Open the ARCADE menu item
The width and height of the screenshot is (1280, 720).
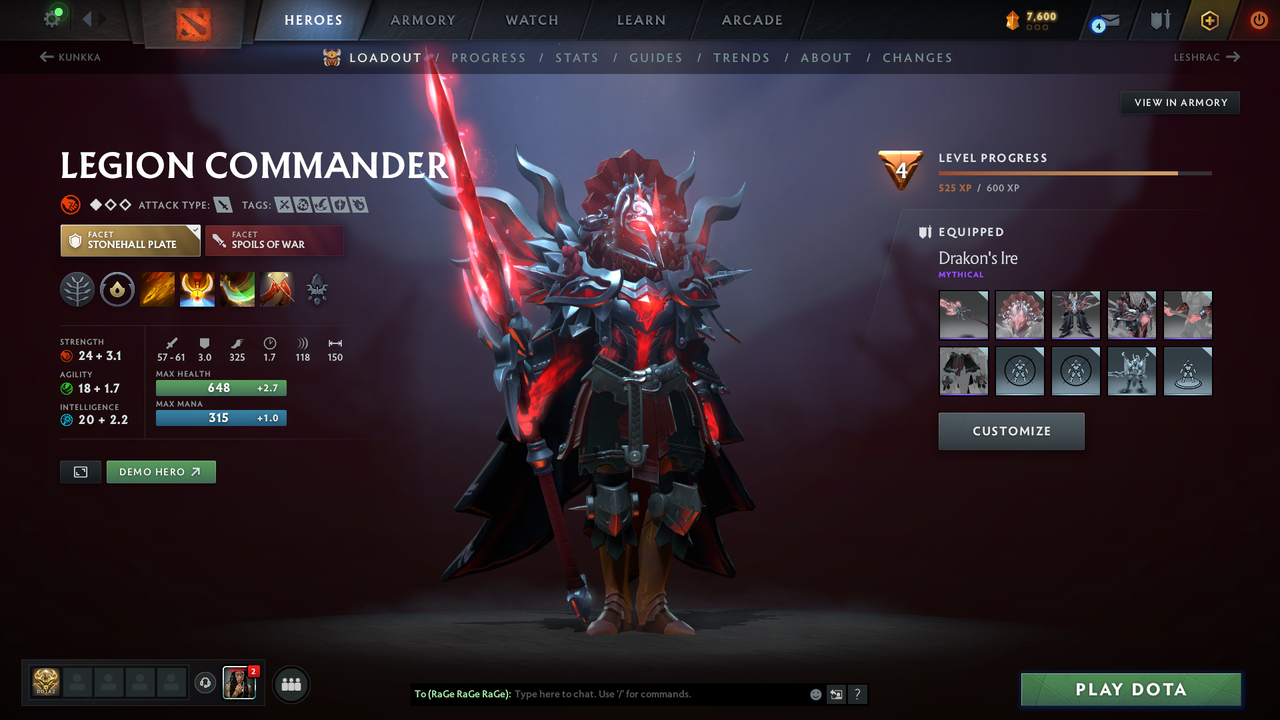click(751, 20)
